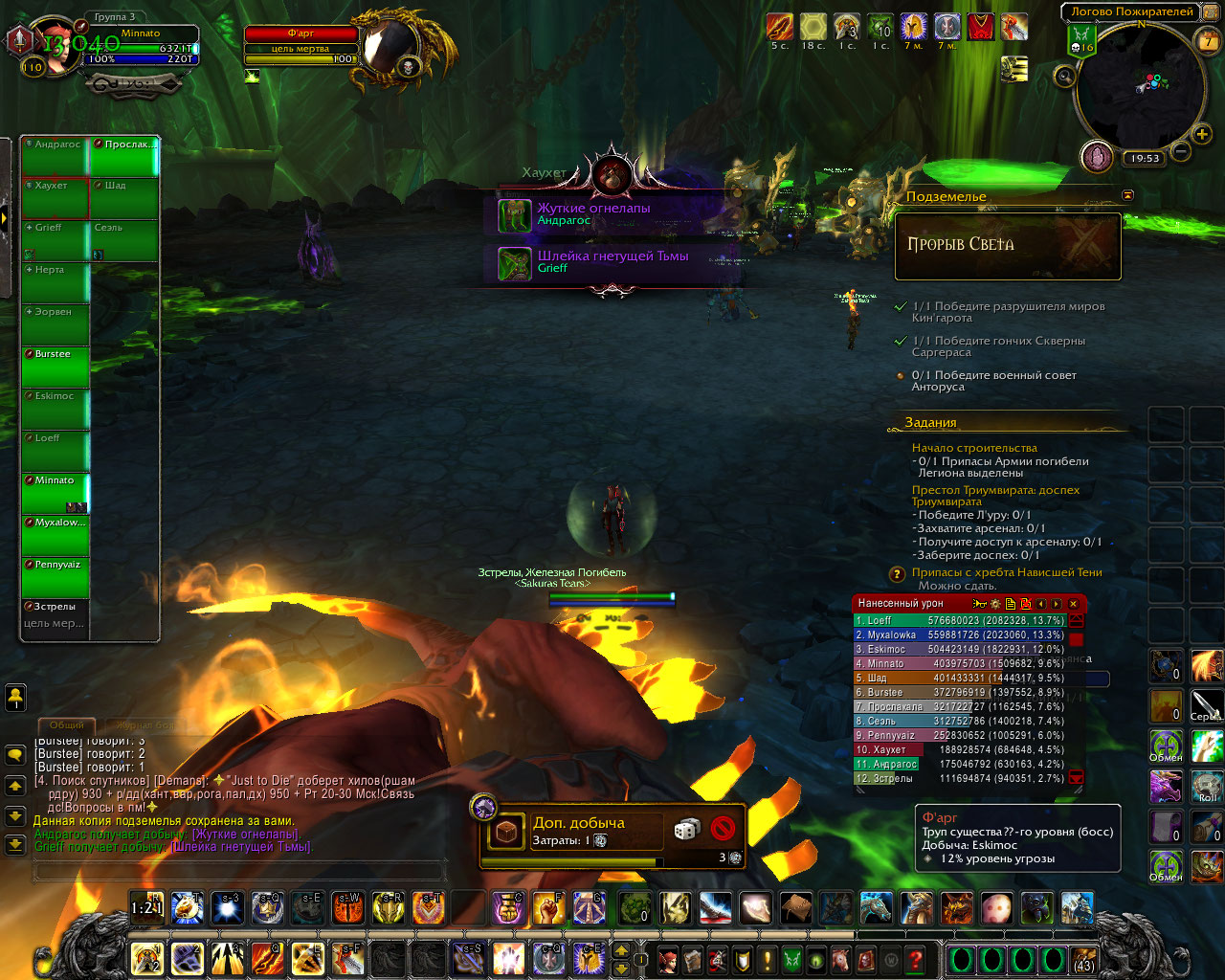This screenshot has width=1225, height=980.
Task: Switch to the Общий chat tab
Action: click(66, 725)
